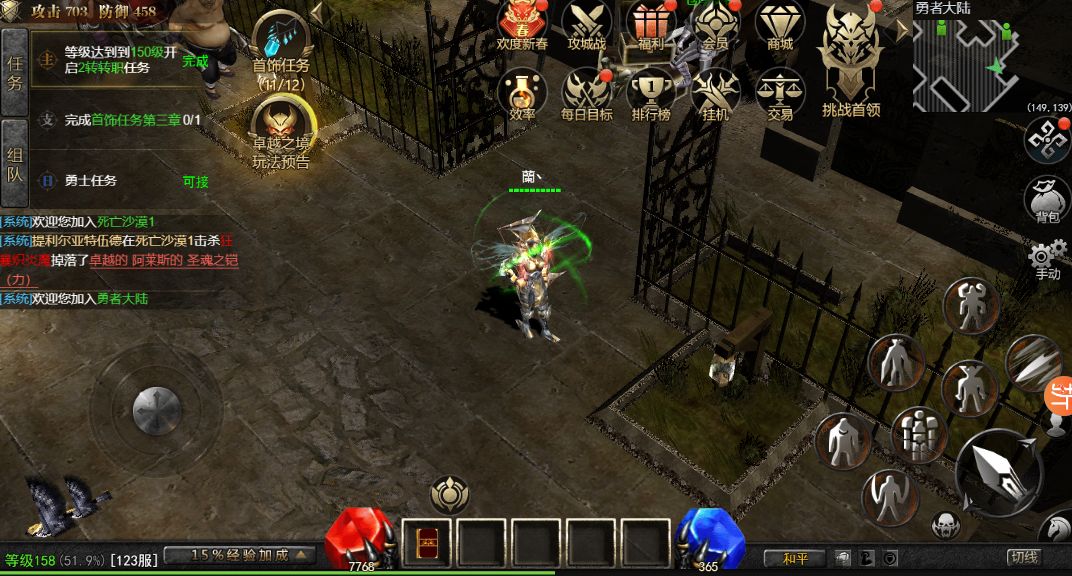1072x576 pixels.
Task: Click the 切线 switch line button
Action: 1024,557
